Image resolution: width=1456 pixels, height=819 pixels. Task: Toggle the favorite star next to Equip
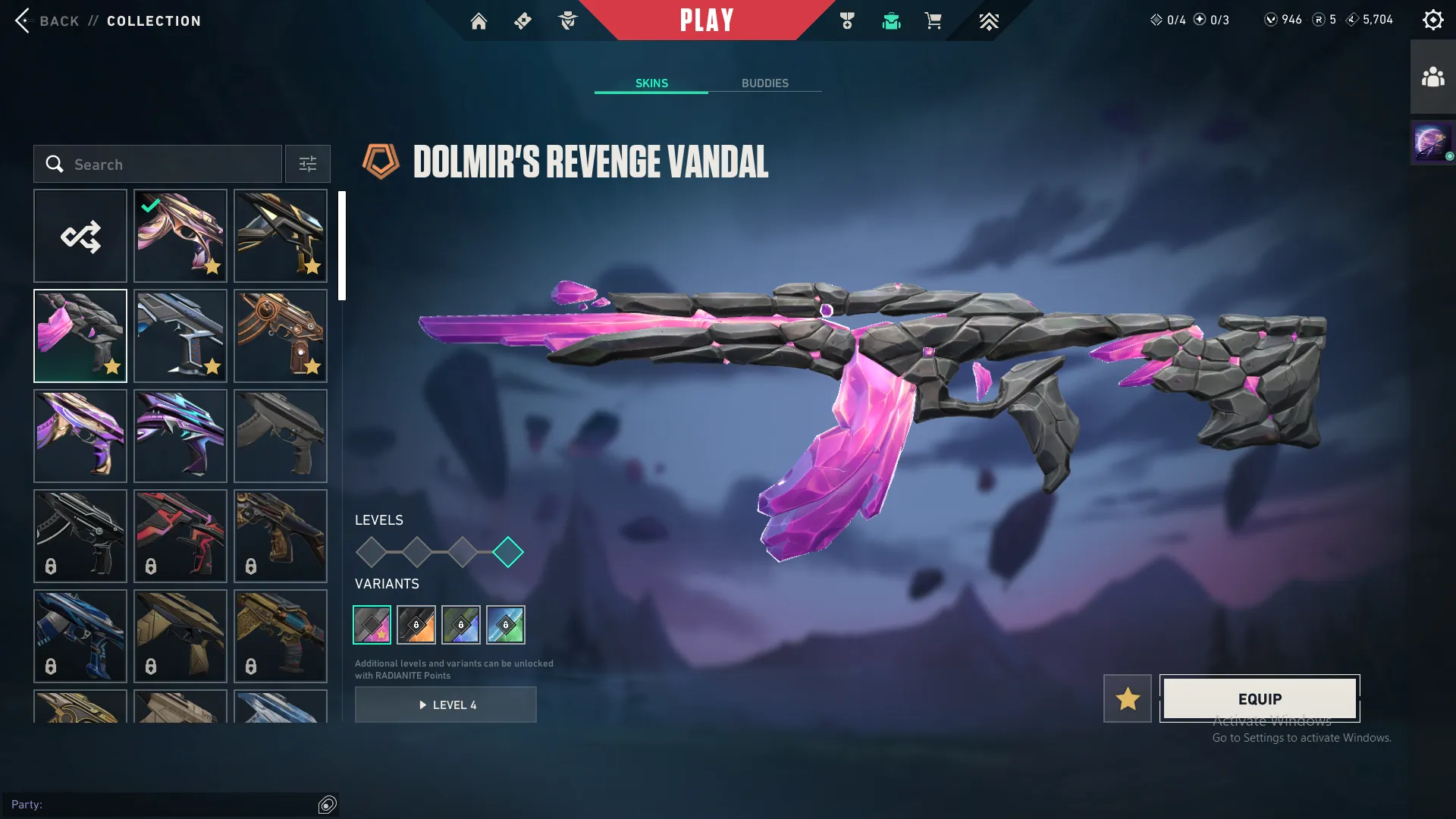coord(1128,698)
